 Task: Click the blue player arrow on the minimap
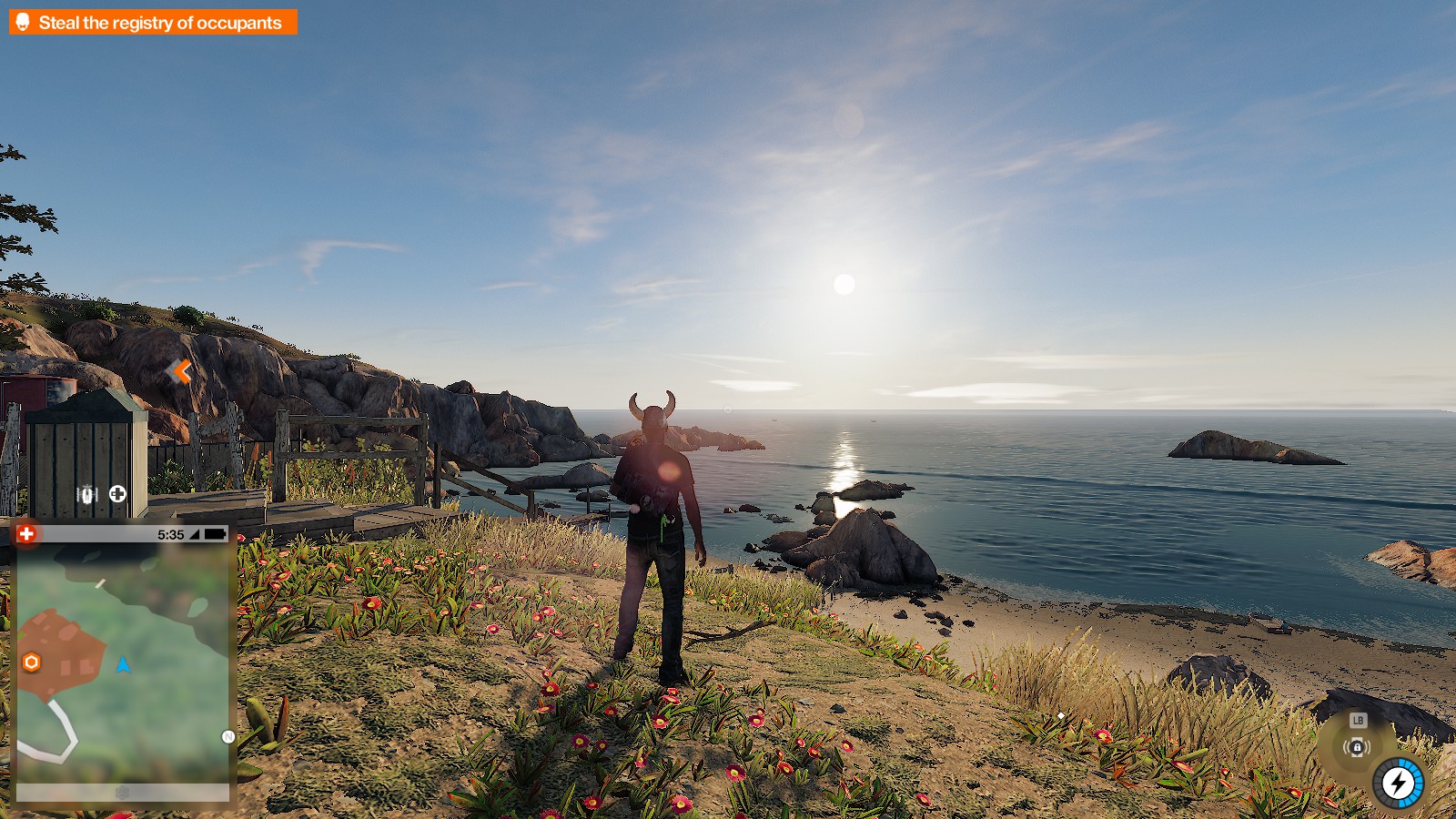(x=123, y=665)
